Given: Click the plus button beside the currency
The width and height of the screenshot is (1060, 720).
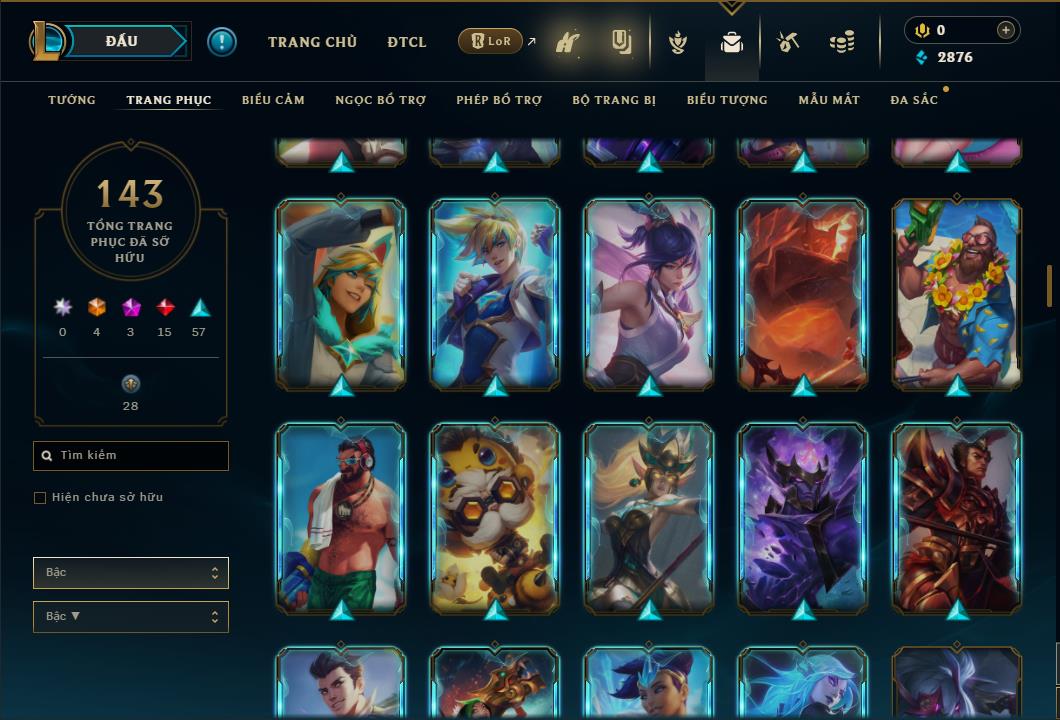Looking at the screenshot, I should (1006, 31).
